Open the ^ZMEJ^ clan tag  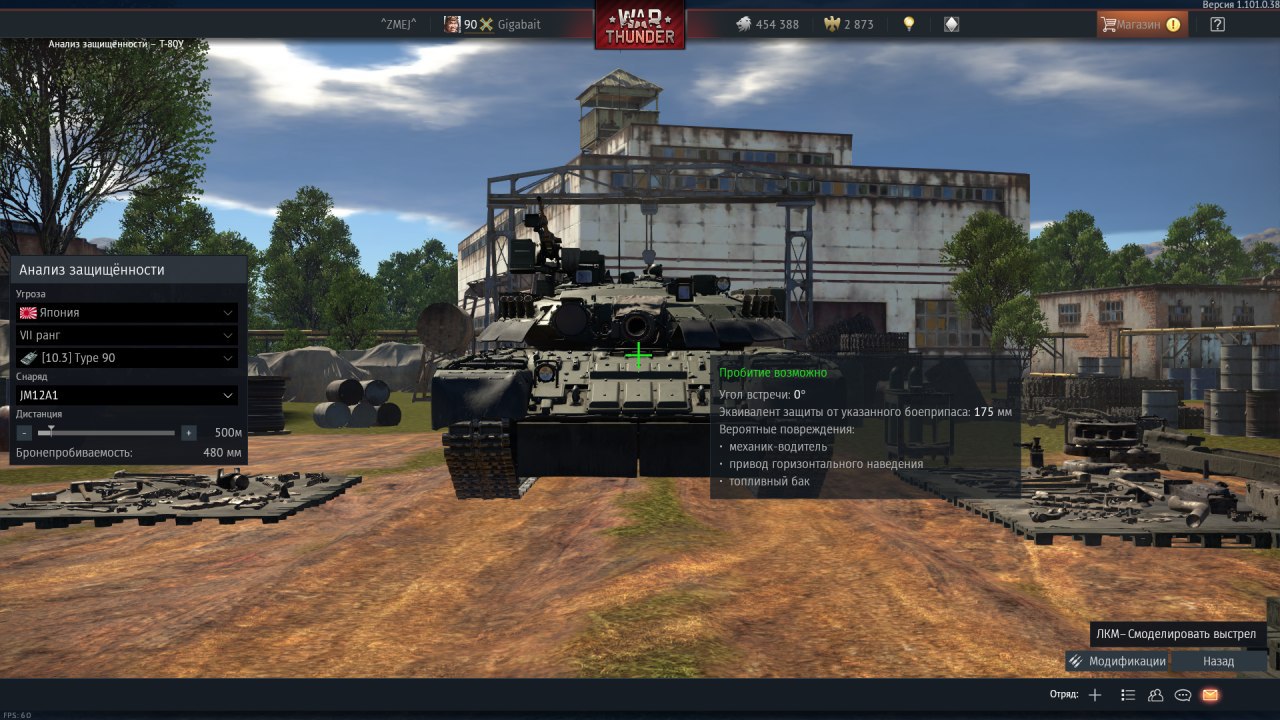point(398,24)
